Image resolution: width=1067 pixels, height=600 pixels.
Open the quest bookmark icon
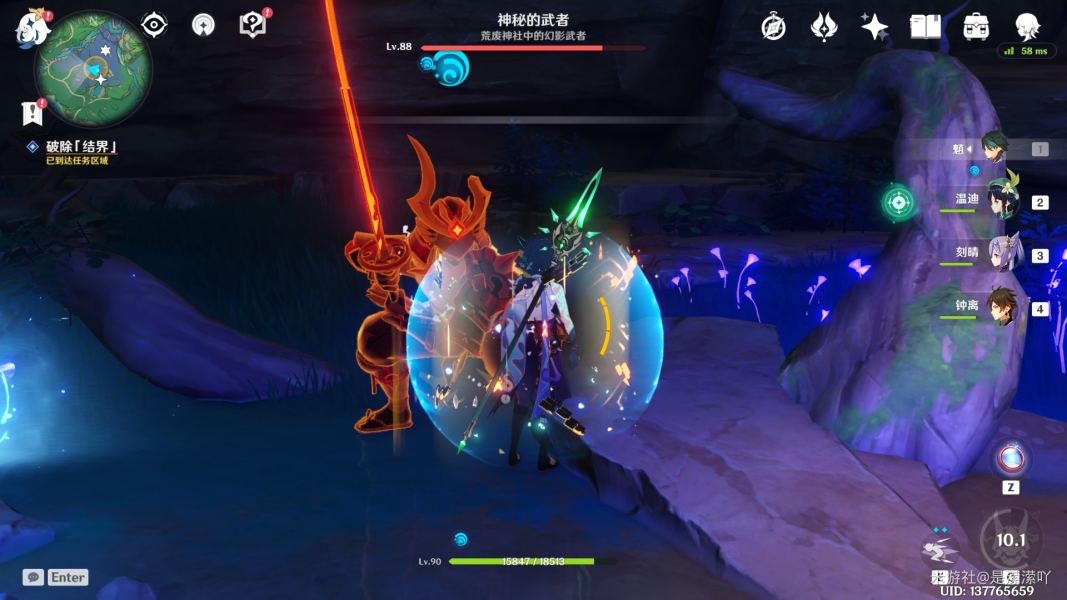coord(33,112)
